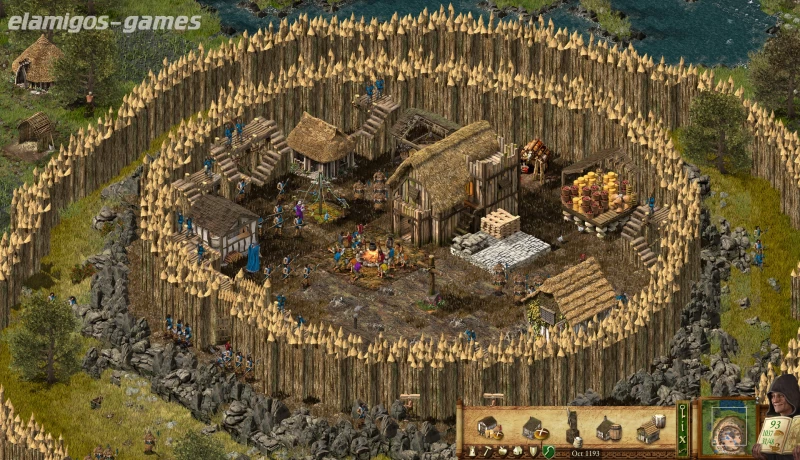This screenshot has height=460, width=800.
Task: Pick the house with a barrel beside it
Action: pyautogui.click(x=609, y=430)
